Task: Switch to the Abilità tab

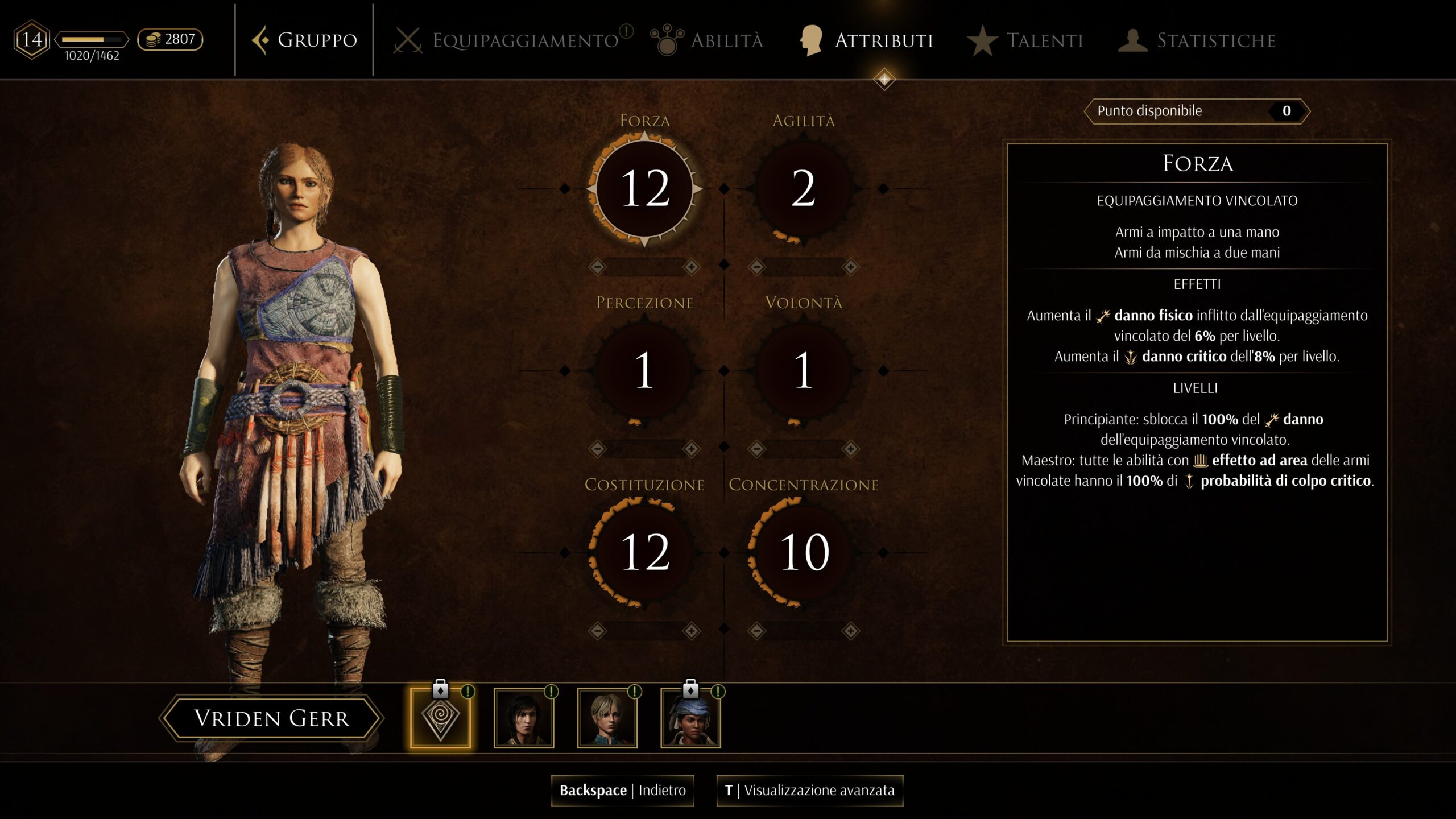Action: (x=708, y=40)
